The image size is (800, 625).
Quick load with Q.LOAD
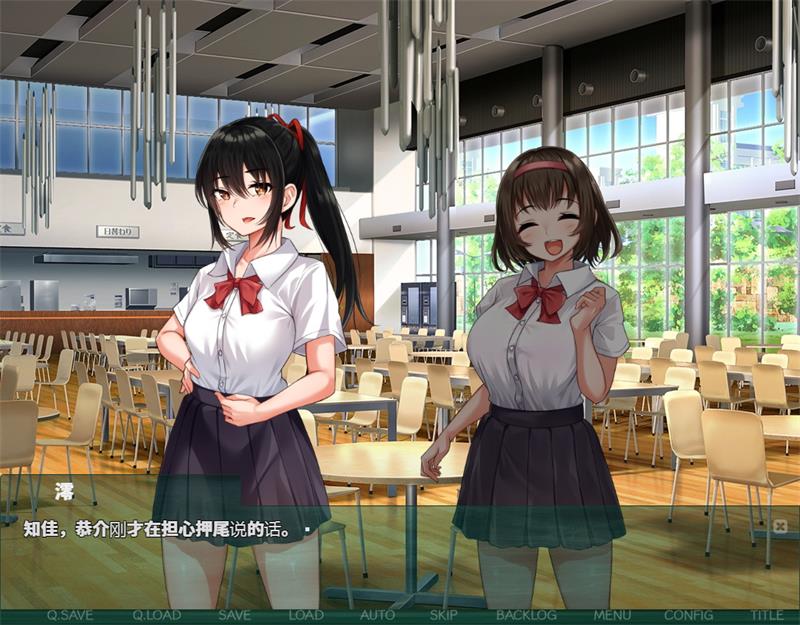coord(156,615)
